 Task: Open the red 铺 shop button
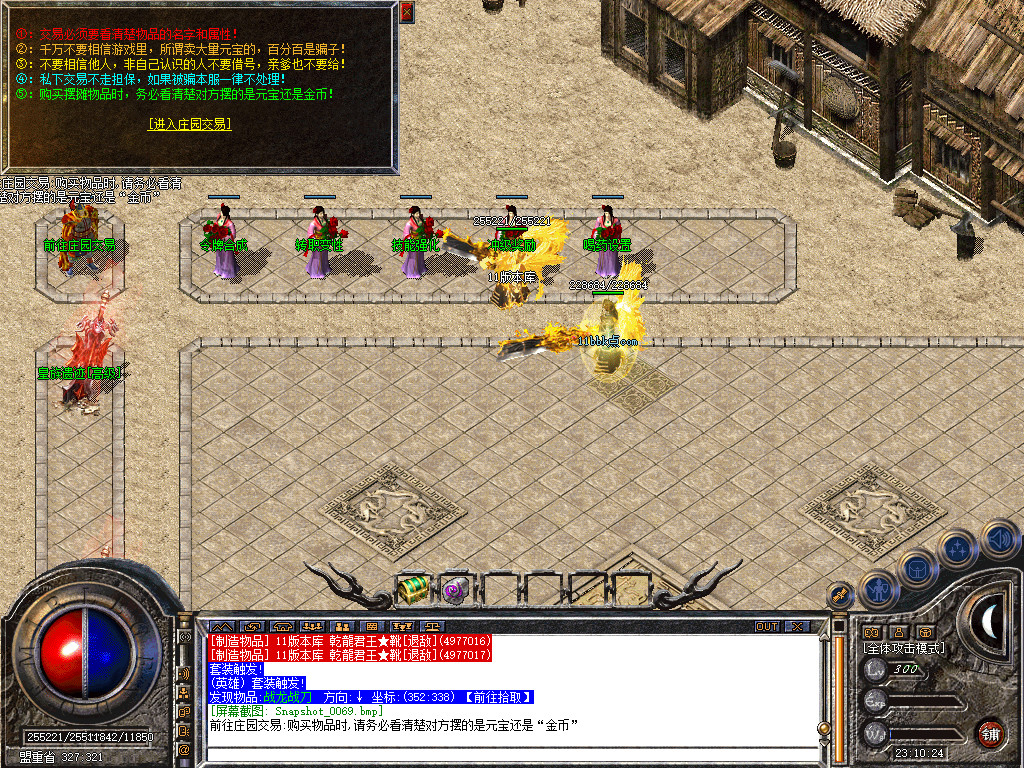pos(990,733)
